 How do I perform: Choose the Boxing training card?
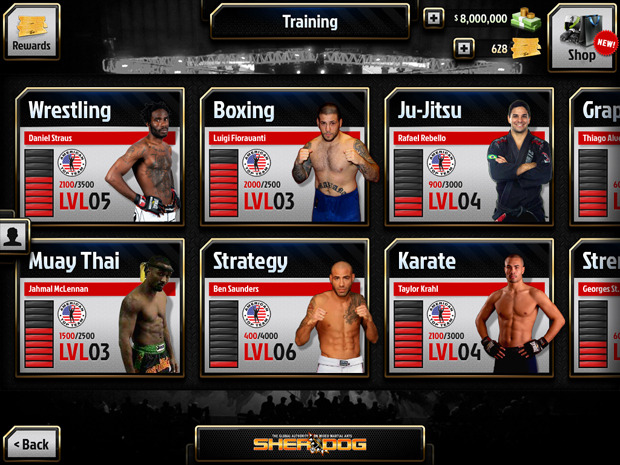[285, 157]
